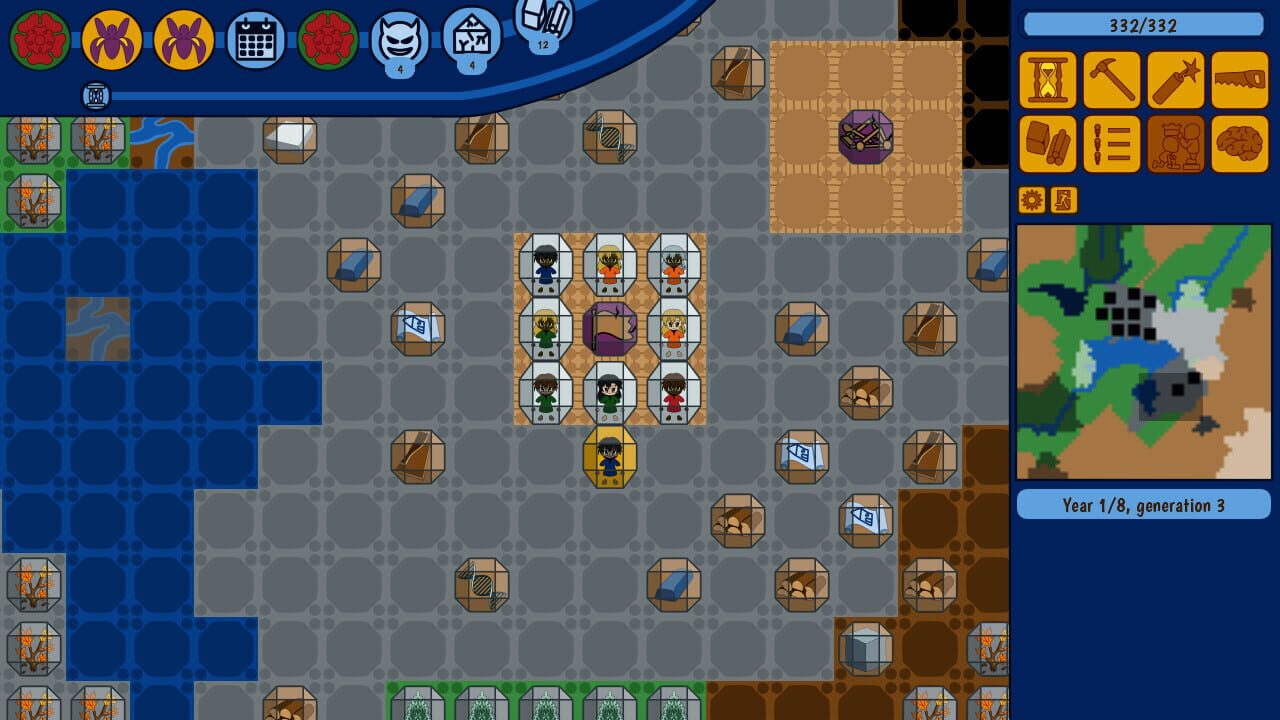Toggle the highlighted statue ceremony tool
Viewport: 1280px width, 720px height.
pos(1174,144)
